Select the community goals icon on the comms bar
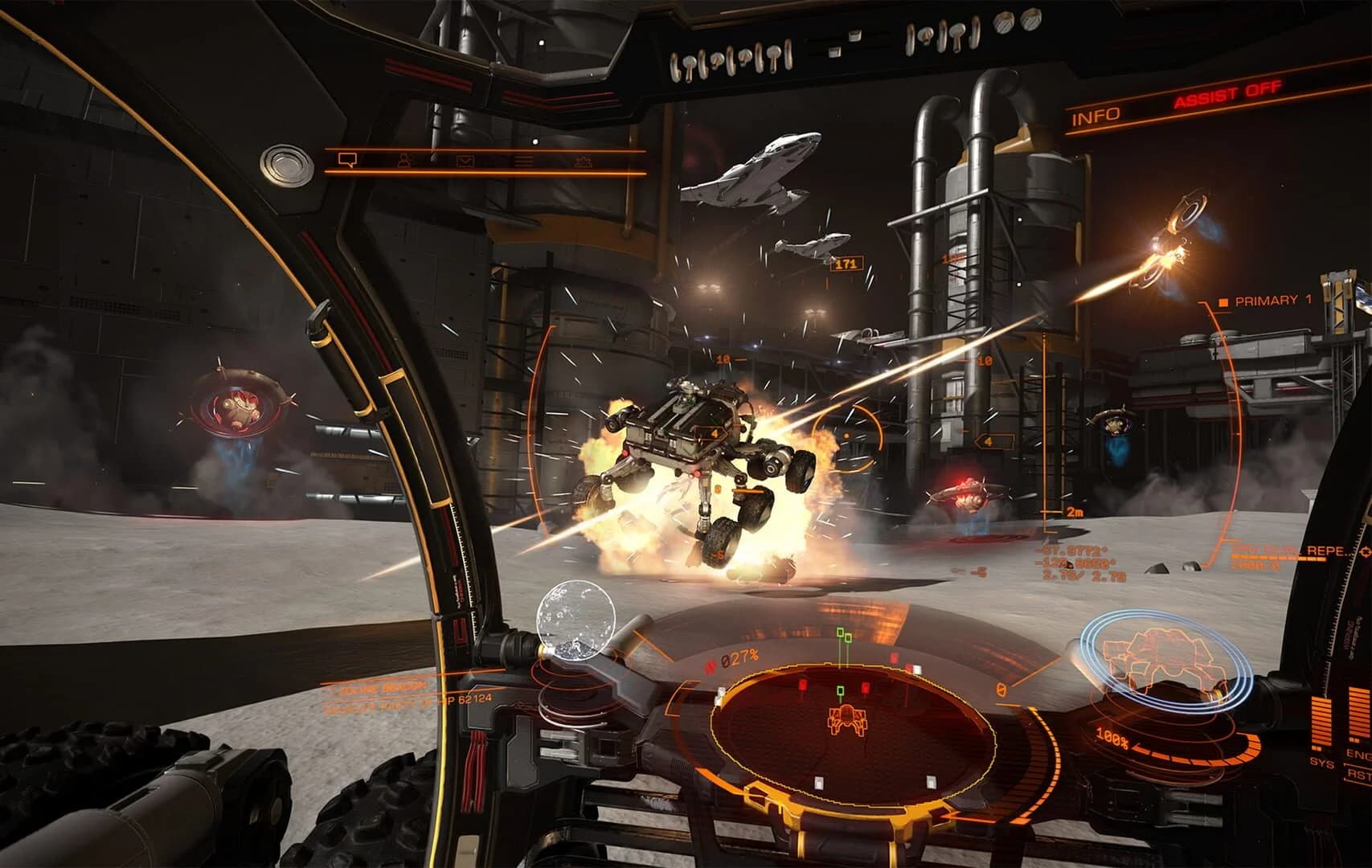The image size is (1372, 868). [x=582, y=162]
